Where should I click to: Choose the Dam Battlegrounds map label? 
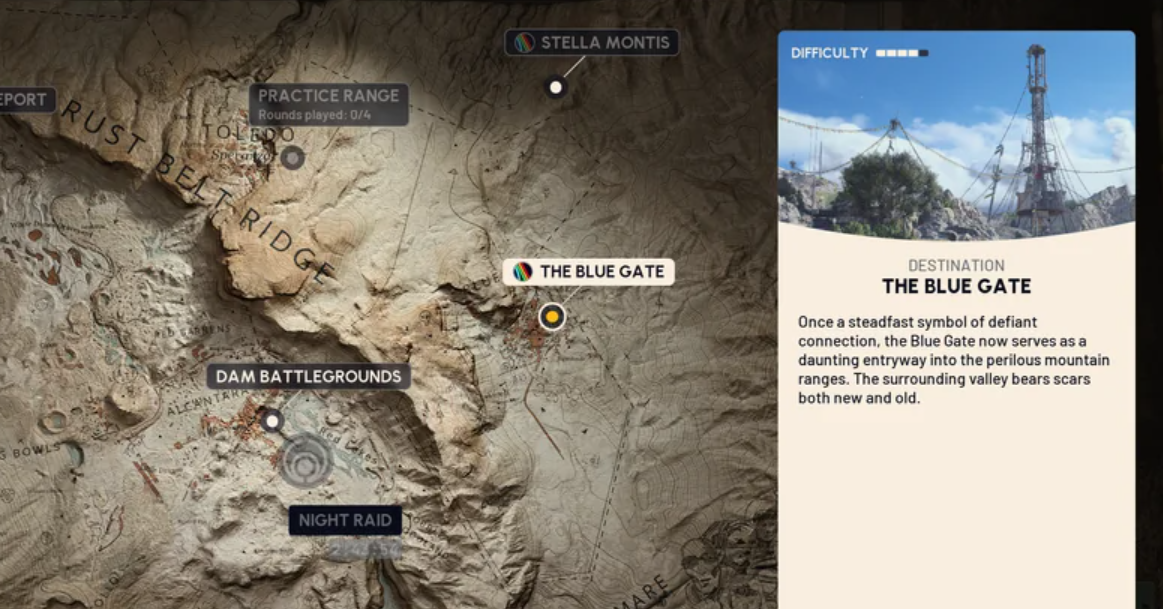point(308,377)
